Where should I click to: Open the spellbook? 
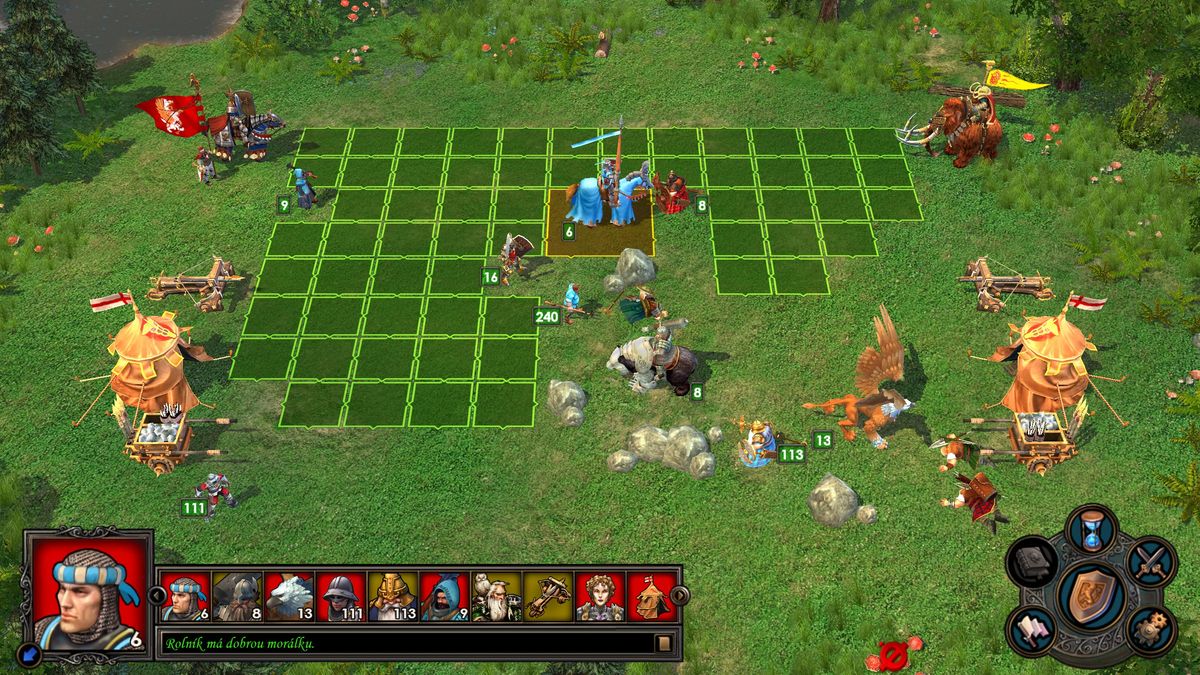point(1032,563)
